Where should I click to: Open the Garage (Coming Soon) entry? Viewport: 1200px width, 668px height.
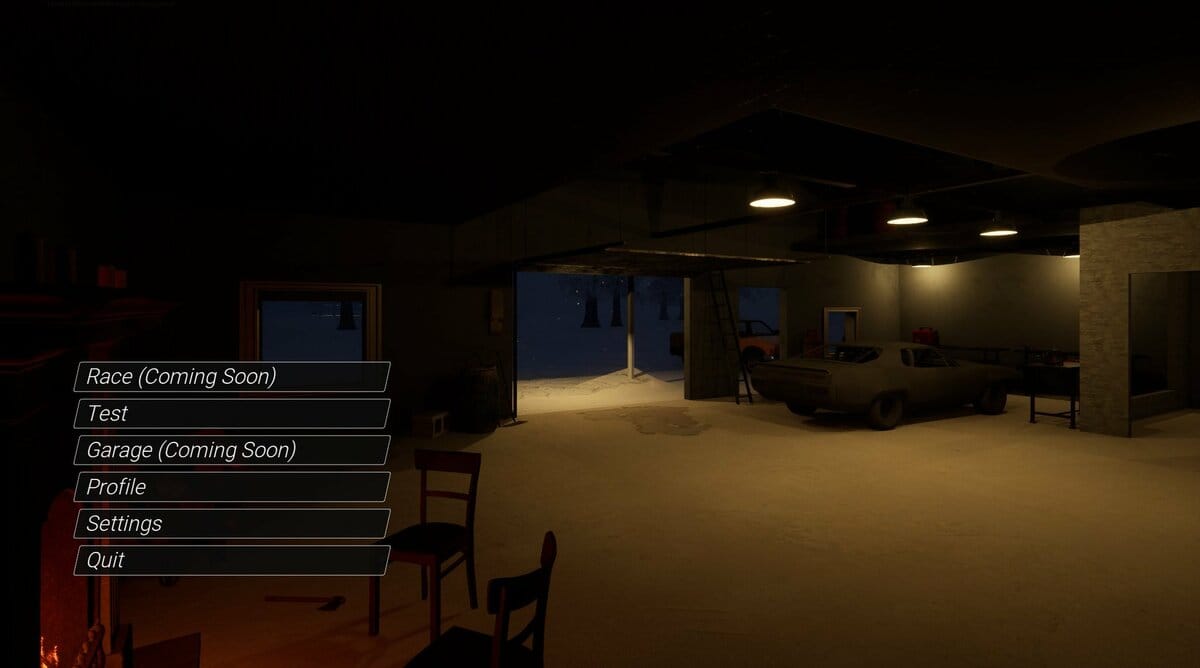coord(231,450)
